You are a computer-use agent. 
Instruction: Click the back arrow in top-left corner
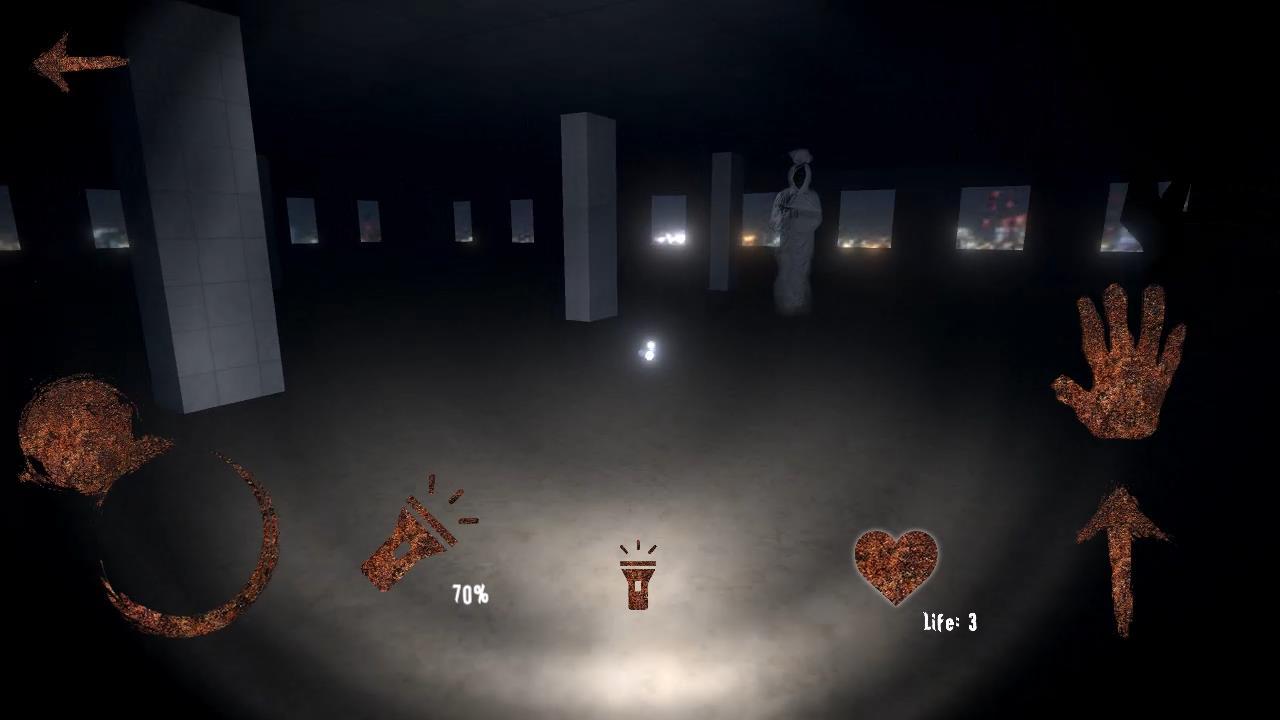80,62
